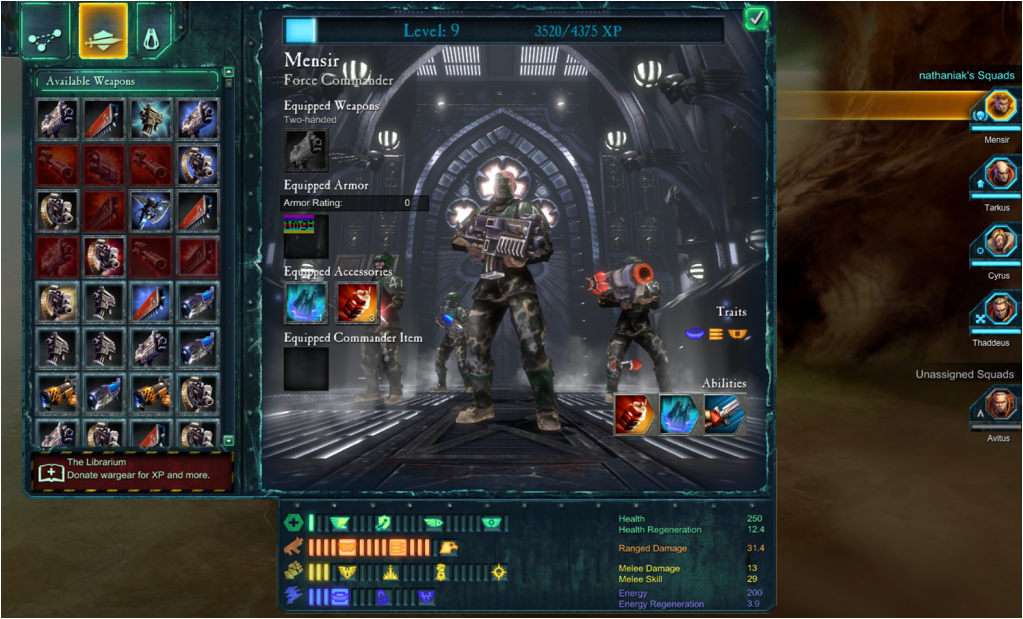This screenshot has height=619, width=1023.
Task: Switch to the wargear tab with sword icon
Action: pyautogui.click(x=103, y=30)
